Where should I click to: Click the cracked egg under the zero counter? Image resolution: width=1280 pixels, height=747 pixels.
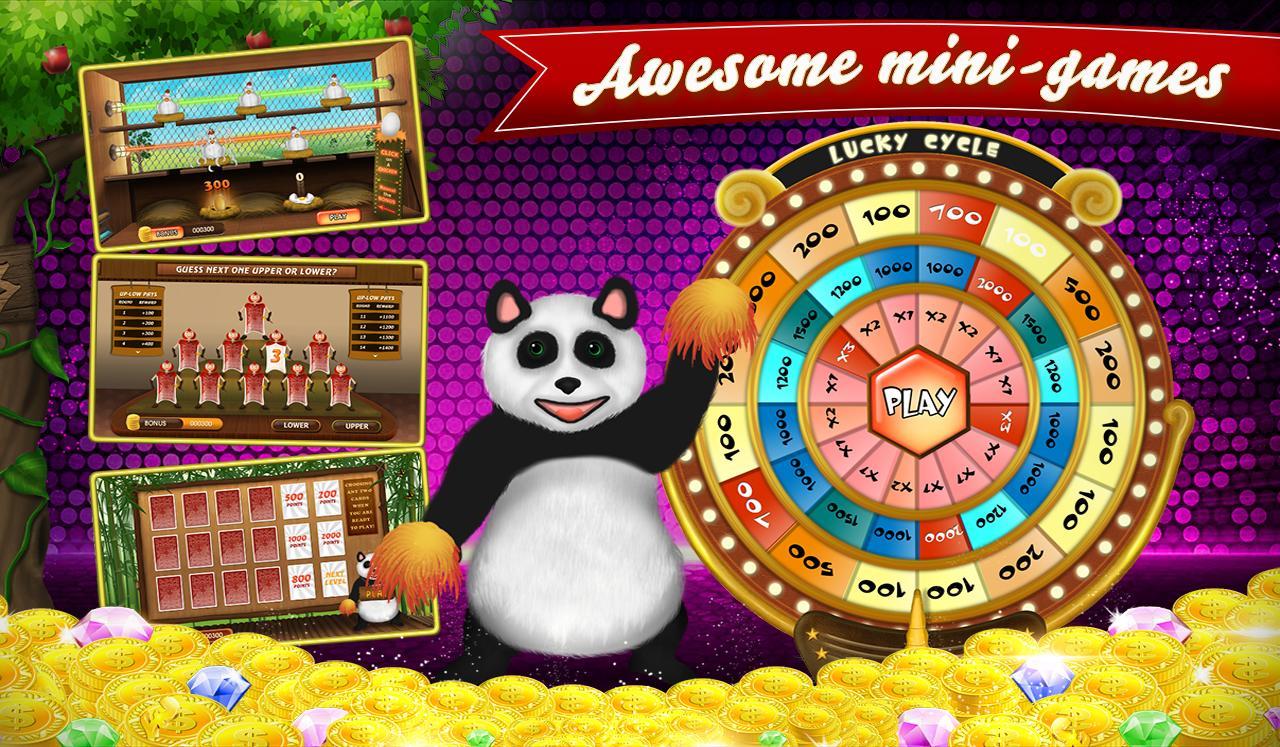pos(302,198)
